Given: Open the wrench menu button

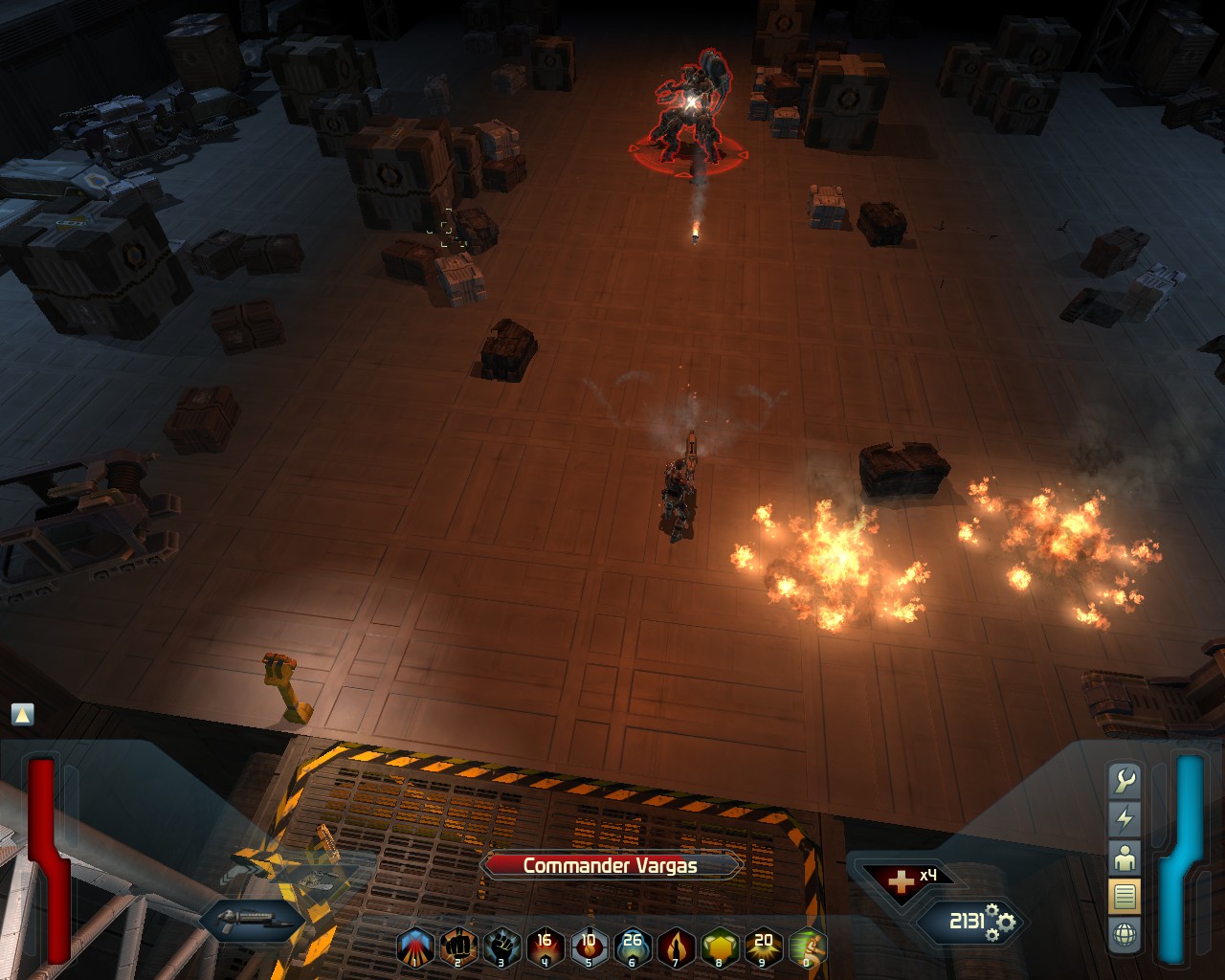Looking at the screenshot, I should tap(1125, 781).
